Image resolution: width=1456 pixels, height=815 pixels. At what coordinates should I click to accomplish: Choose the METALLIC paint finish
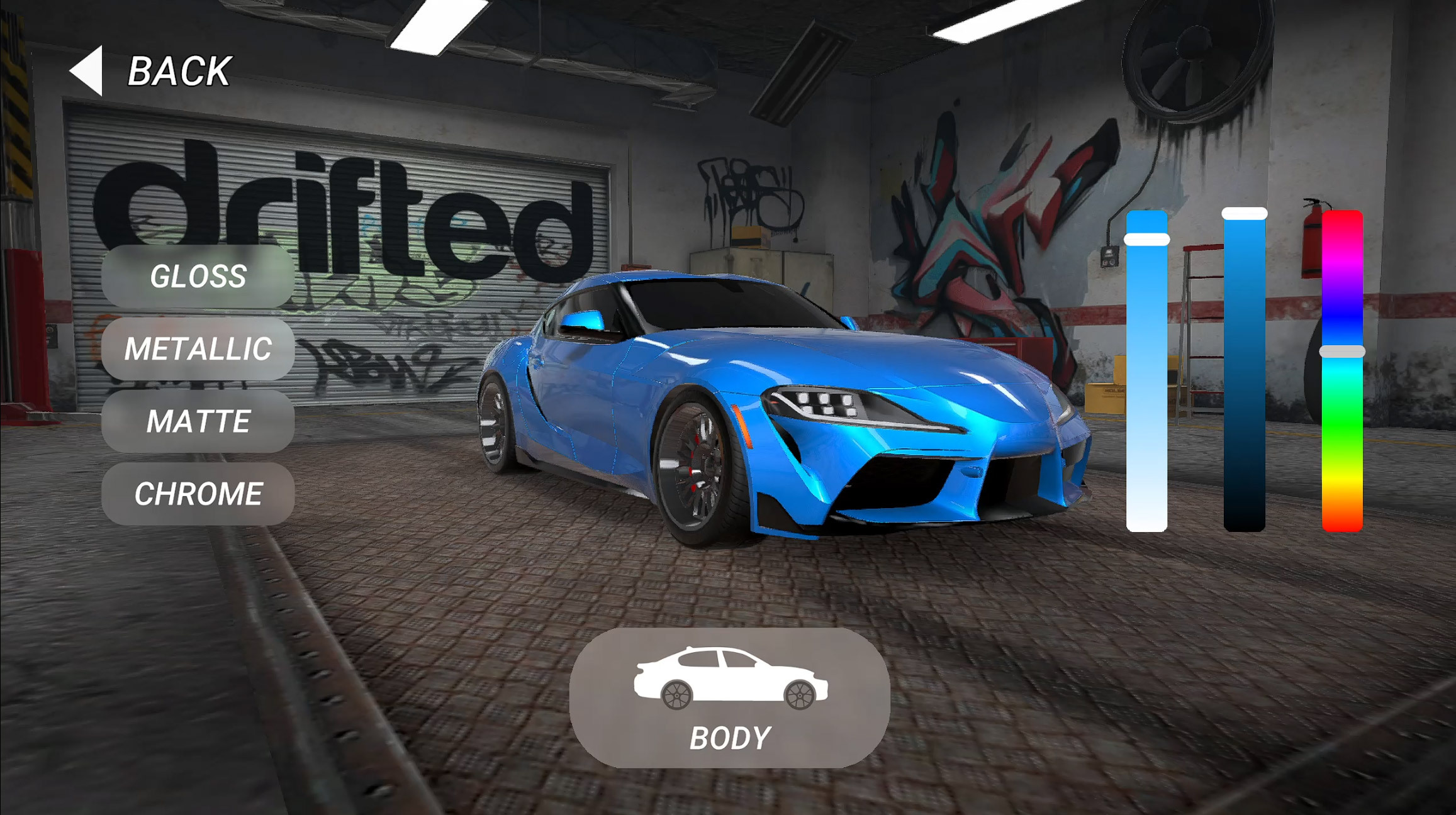click(x=198, y=348)
